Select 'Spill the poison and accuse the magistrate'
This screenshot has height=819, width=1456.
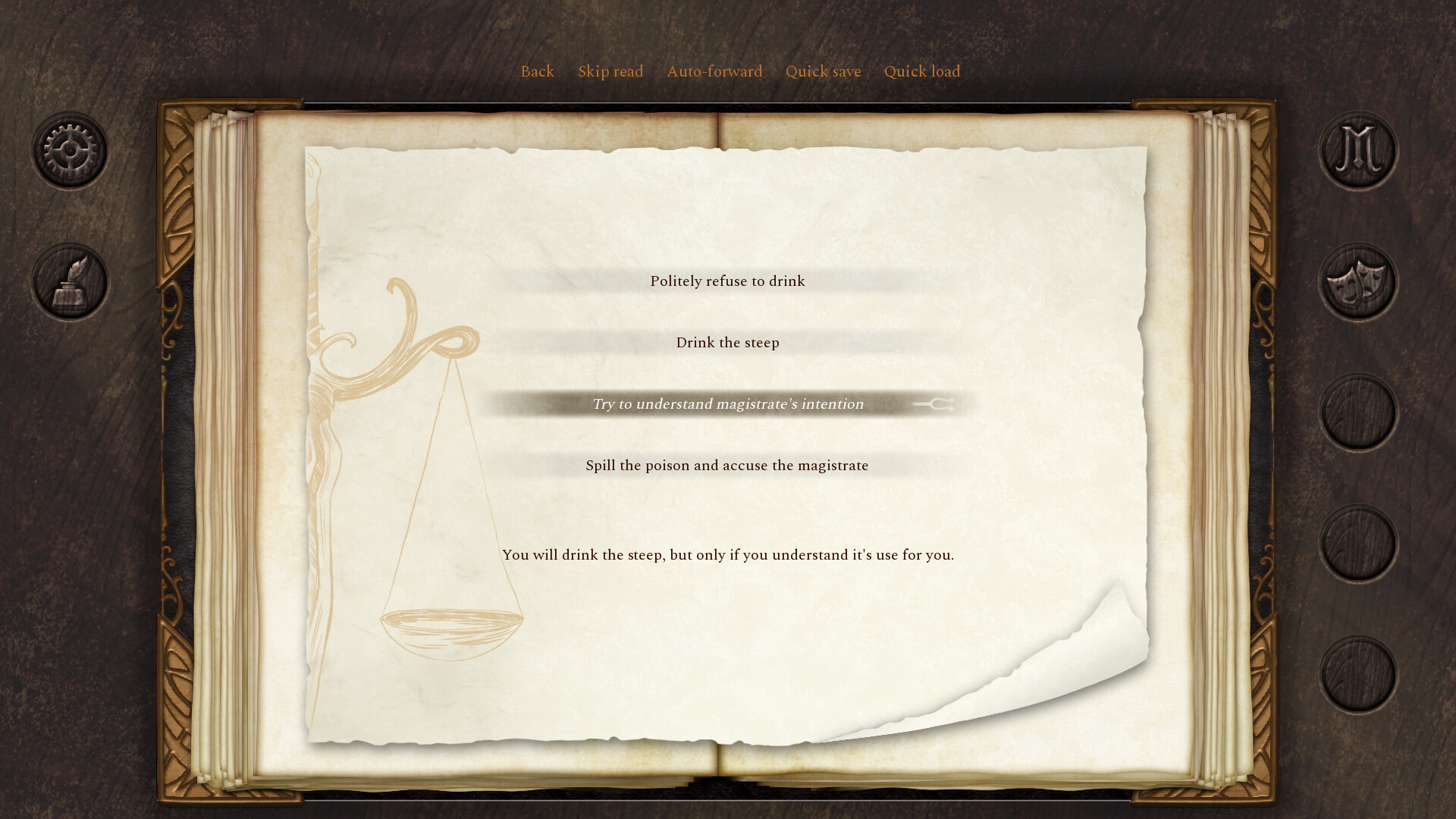(x=726, y=465)
